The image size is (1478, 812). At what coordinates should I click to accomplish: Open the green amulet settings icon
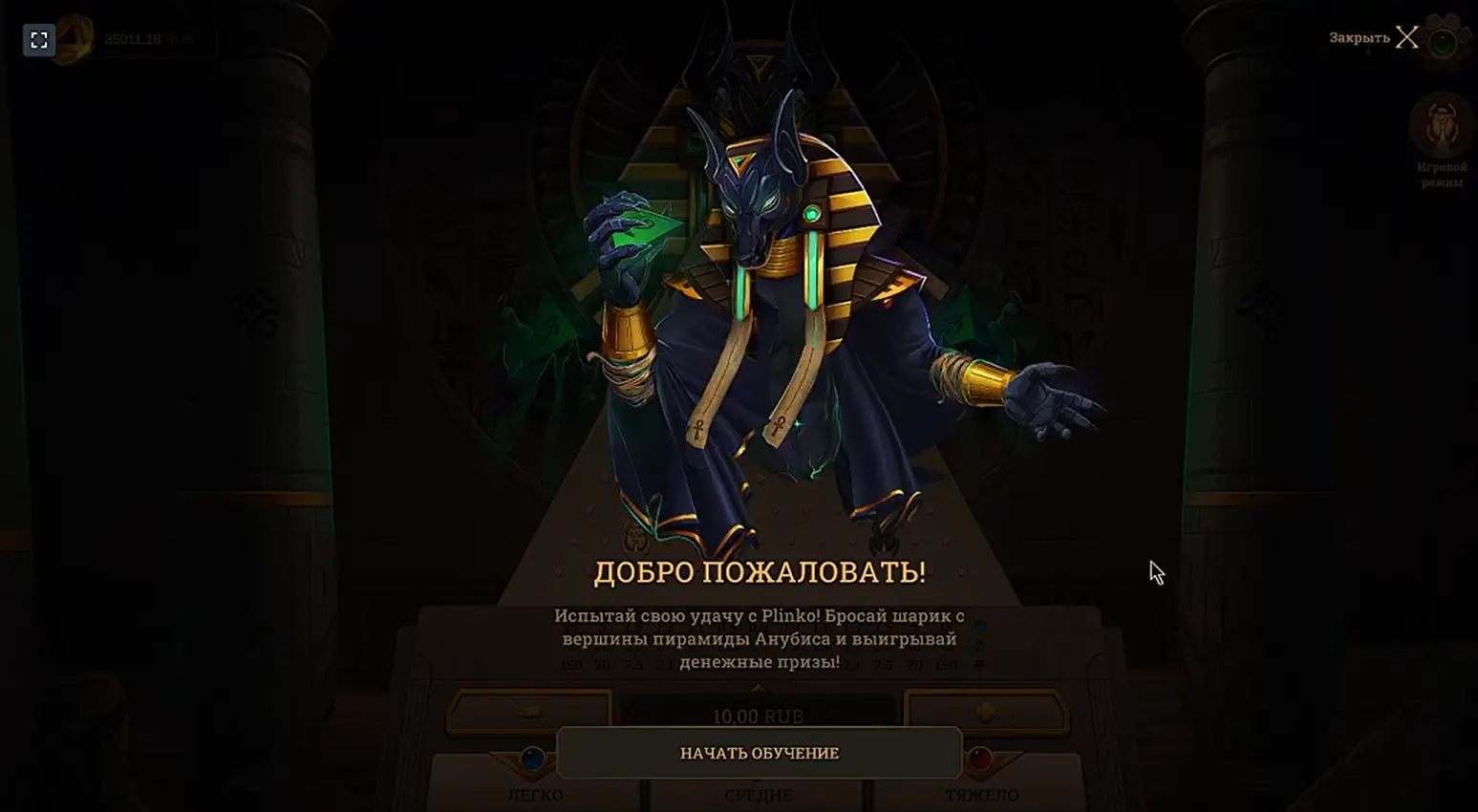(1441, 40)
